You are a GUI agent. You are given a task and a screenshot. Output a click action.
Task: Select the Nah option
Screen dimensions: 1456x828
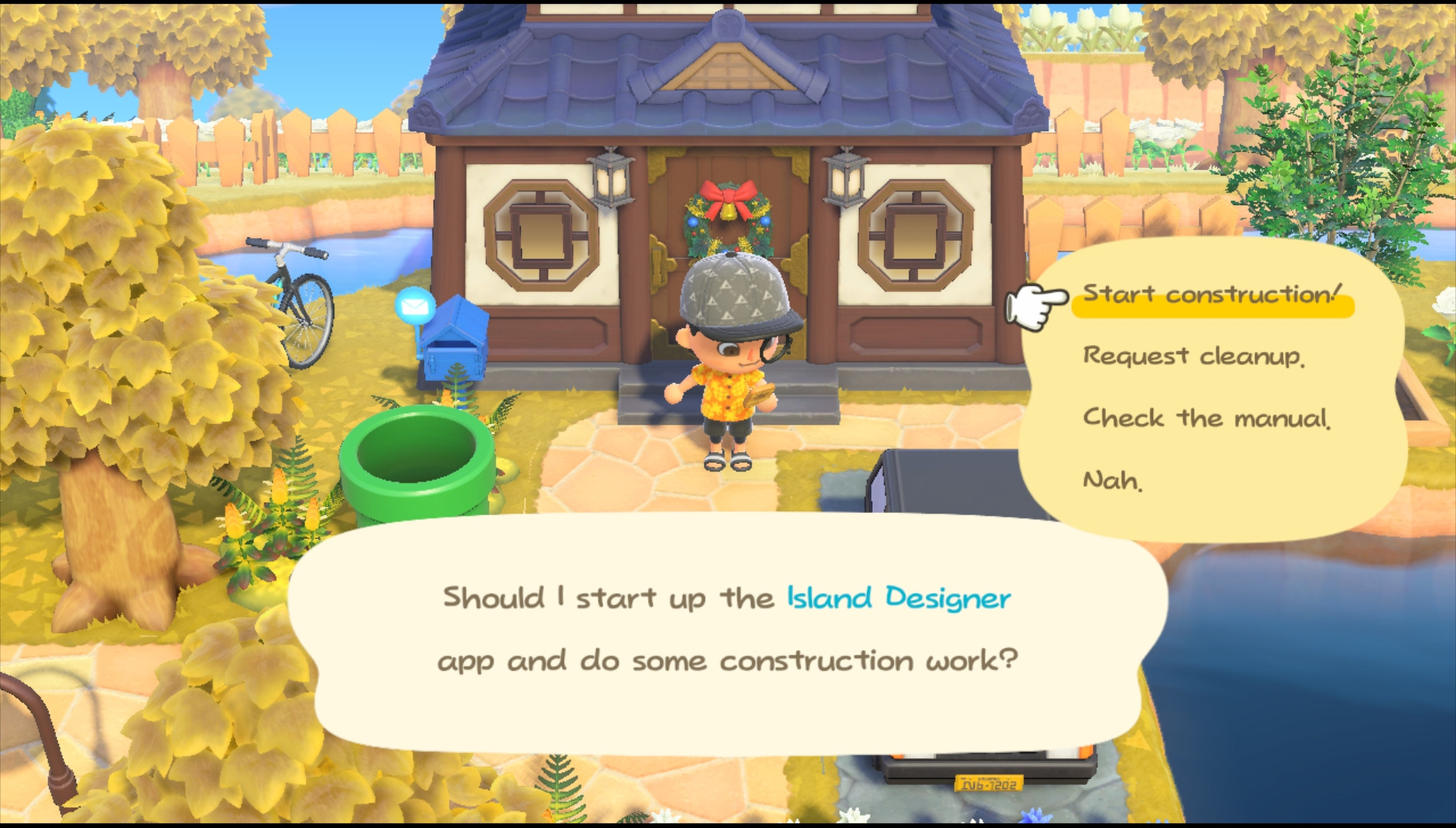(x=1113, y=479)
